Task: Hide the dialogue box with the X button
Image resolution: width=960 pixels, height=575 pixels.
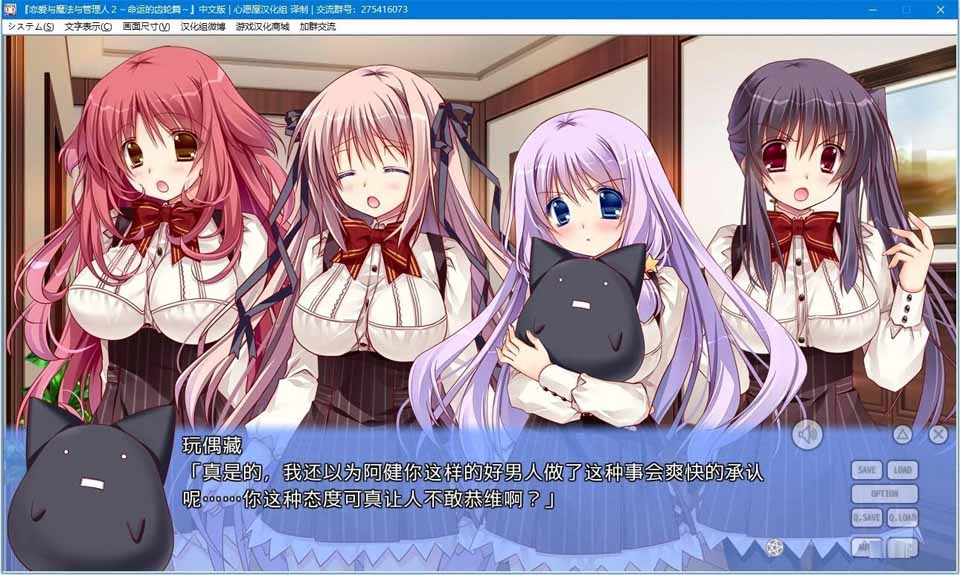Action: pos(937,434)
